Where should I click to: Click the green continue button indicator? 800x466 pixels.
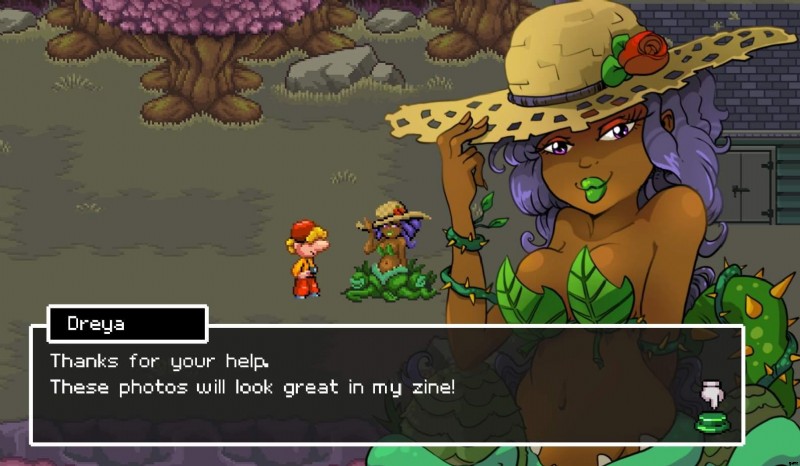tap(712, 422)
